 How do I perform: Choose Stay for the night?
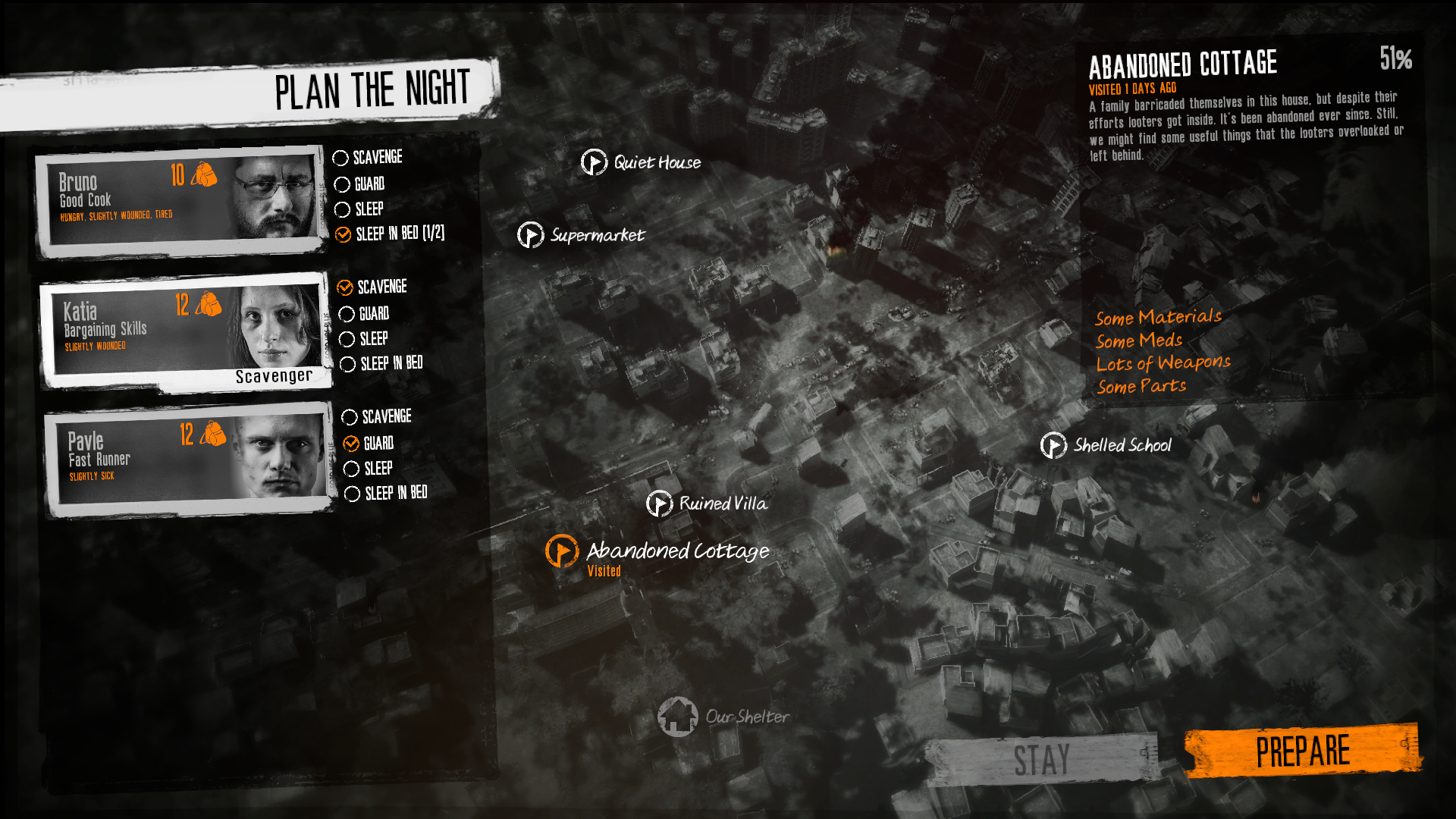[x=1041, y=760]
